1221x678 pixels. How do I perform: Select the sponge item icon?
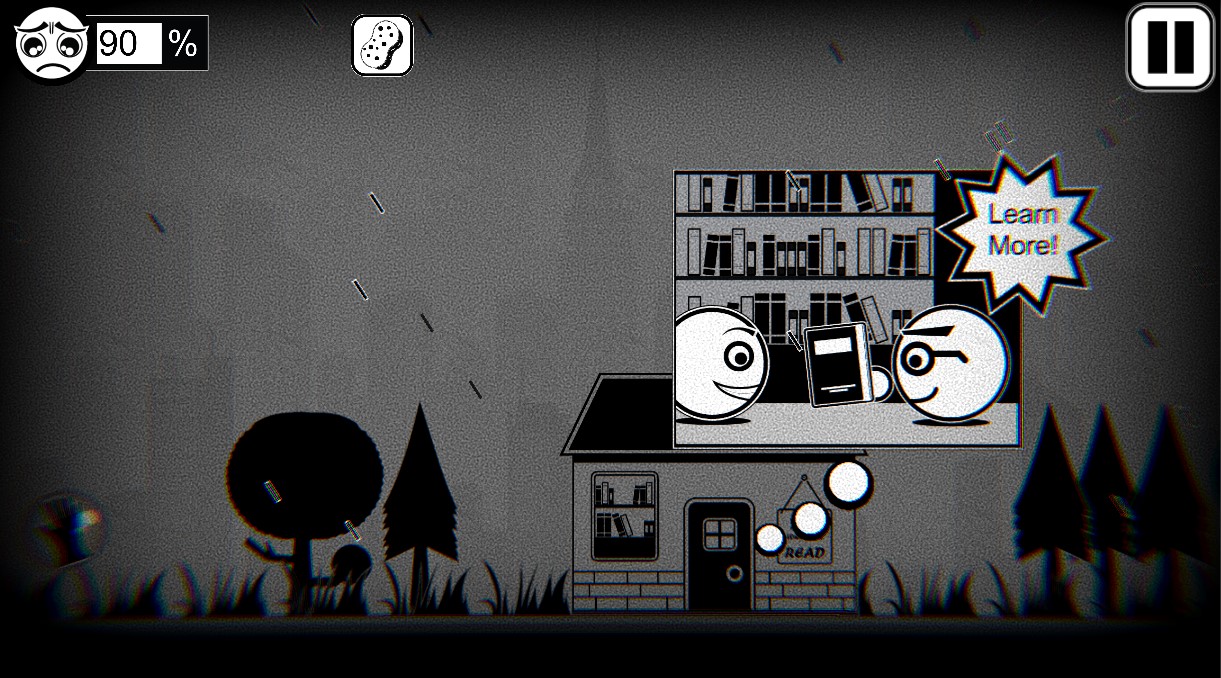(x=382, y=45)
